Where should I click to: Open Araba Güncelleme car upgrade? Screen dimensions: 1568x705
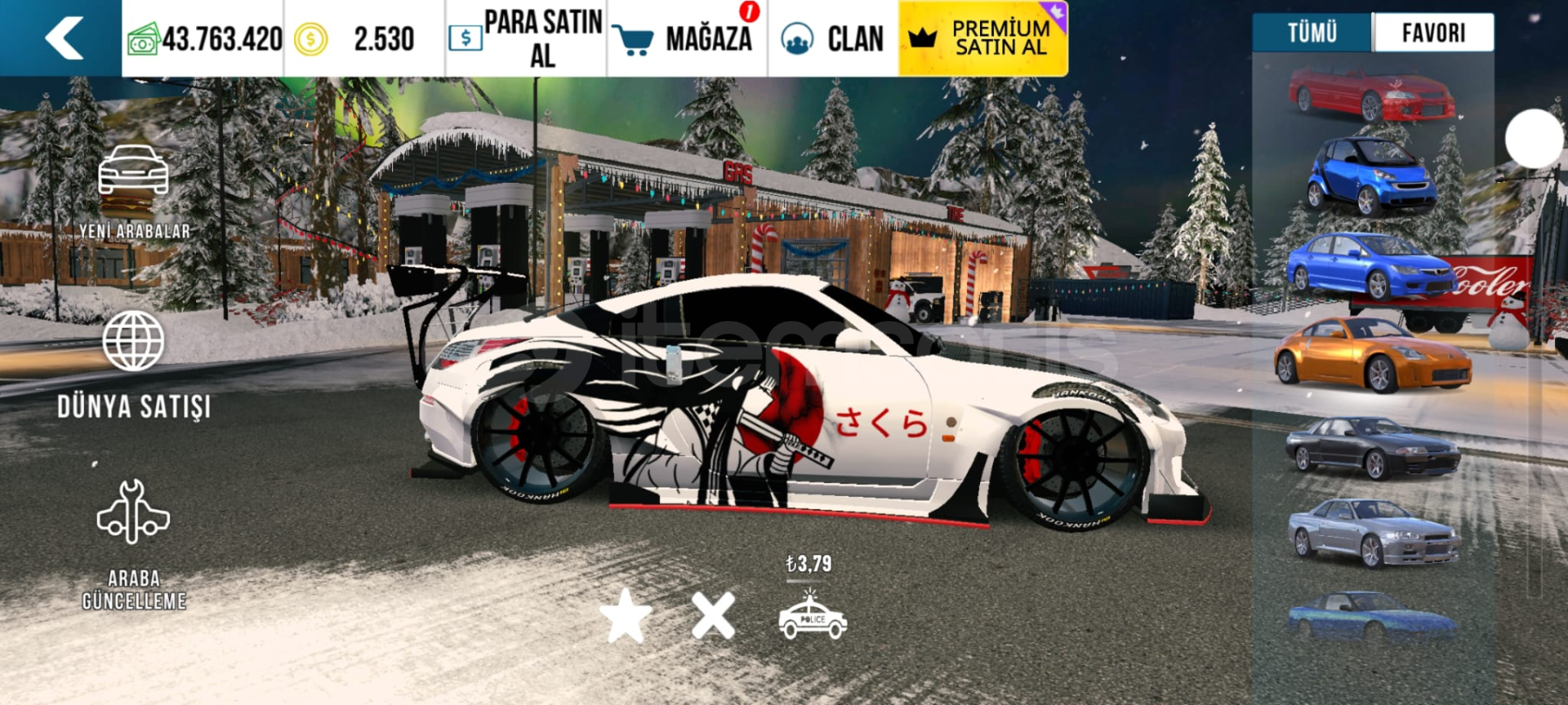coord(134,543)
